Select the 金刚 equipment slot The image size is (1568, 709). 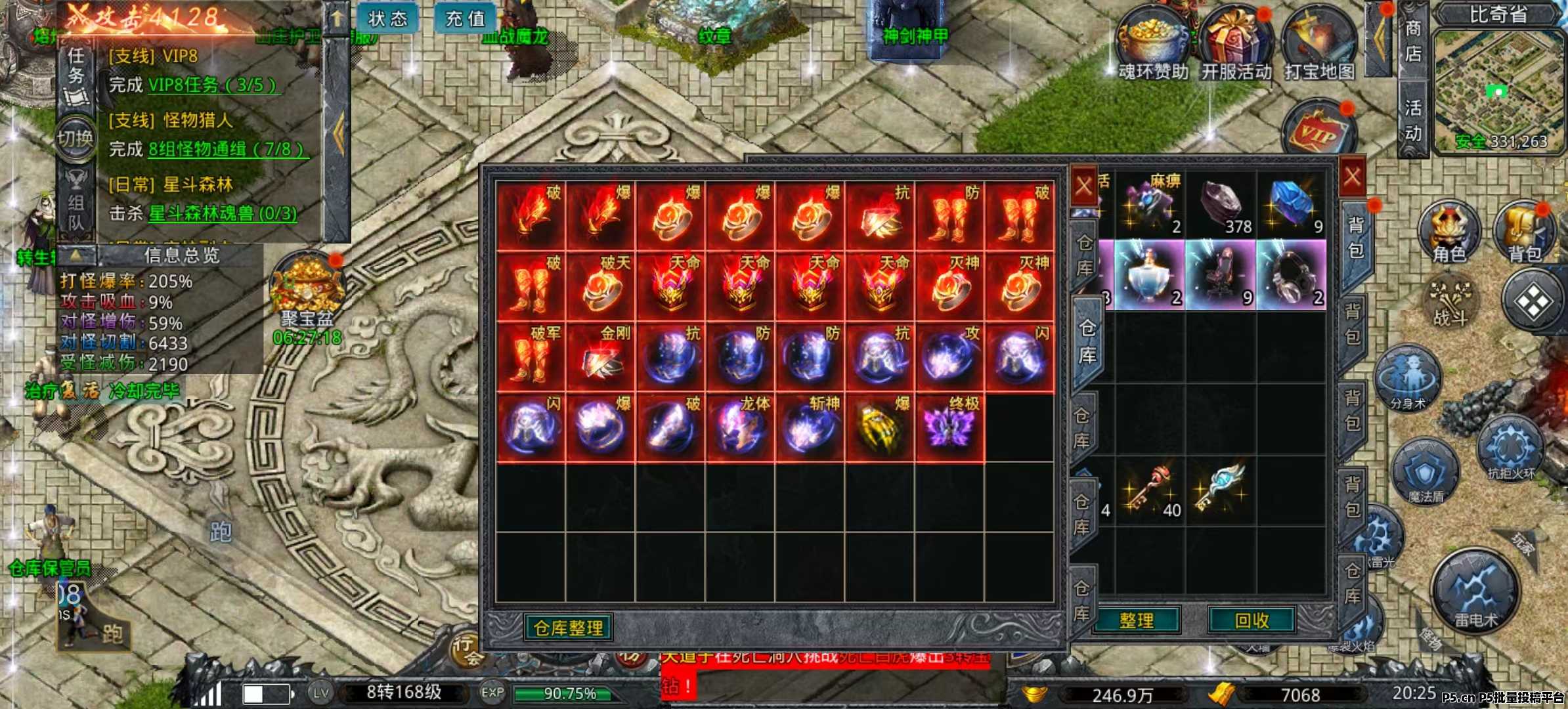click(600, 358)
